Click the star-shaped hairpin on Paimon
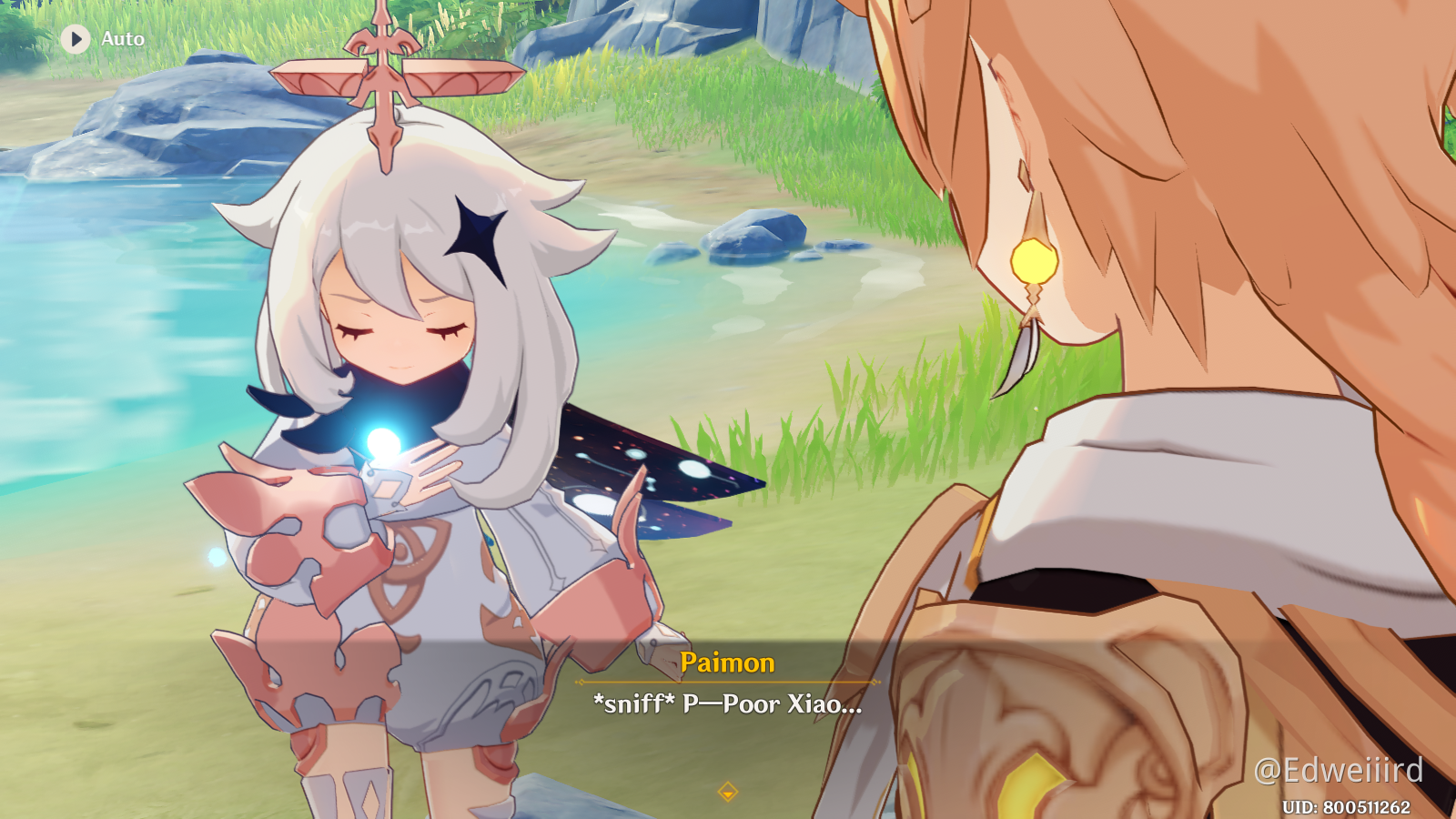 point(477,230)
